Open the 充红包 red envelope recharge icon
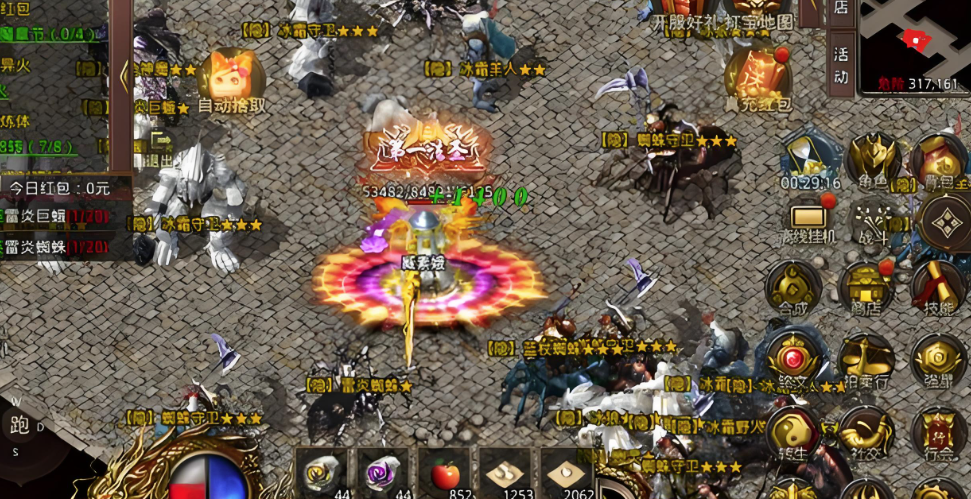971x499 pixels. pos(758,78)
